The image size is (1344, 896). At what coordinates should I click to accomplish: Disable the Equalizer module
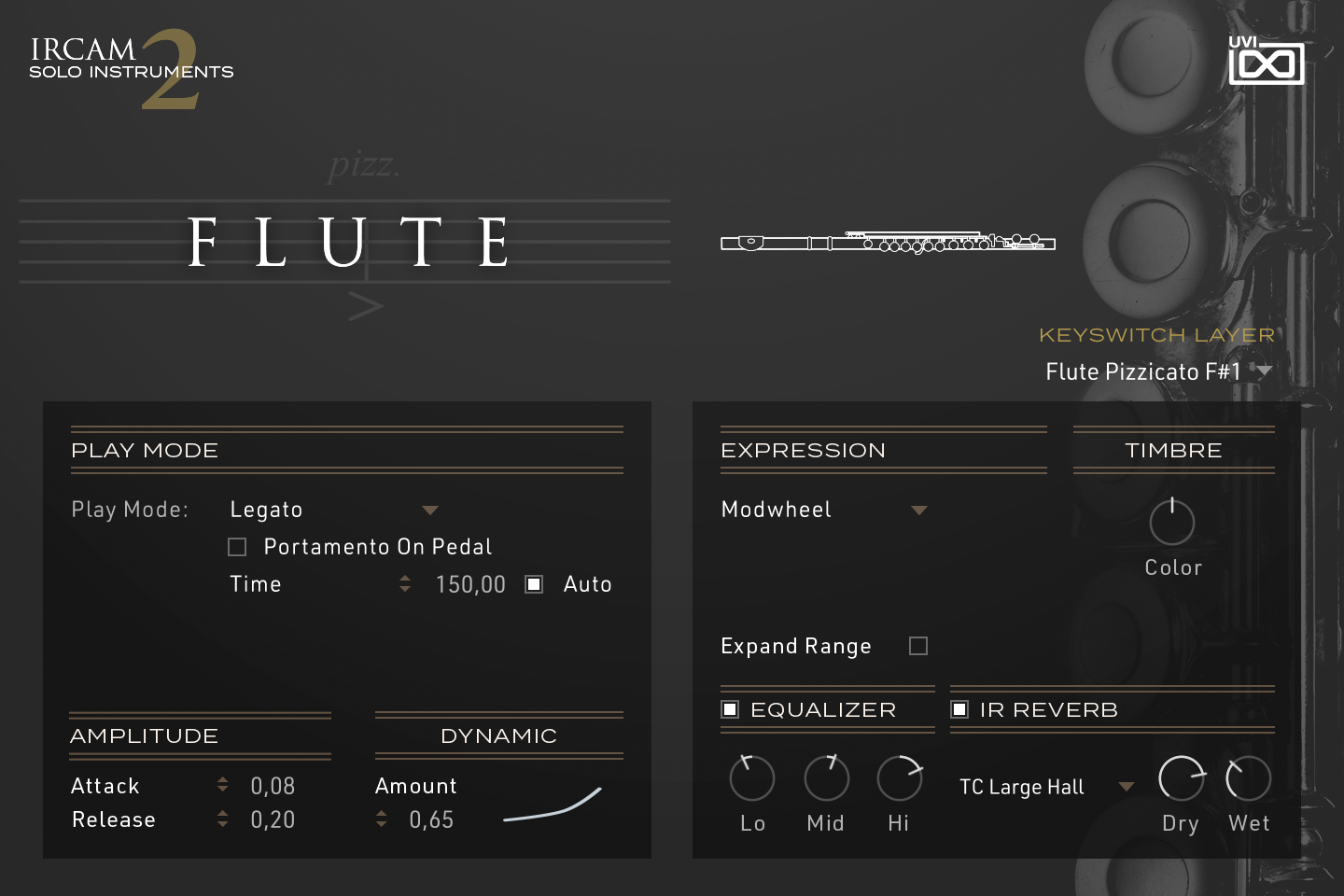(x=730, y=709)
